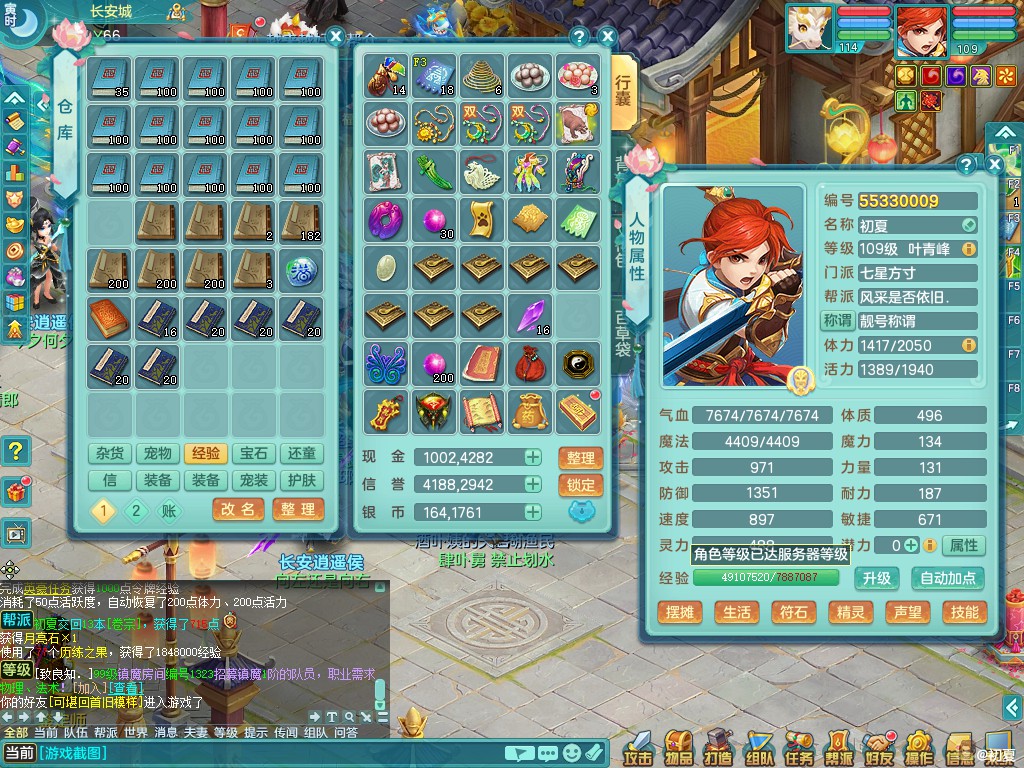This screenshot has height=768, width=1024.
Task: Choose 自动加点 to auto-assign points
Action: coord(946,578)
